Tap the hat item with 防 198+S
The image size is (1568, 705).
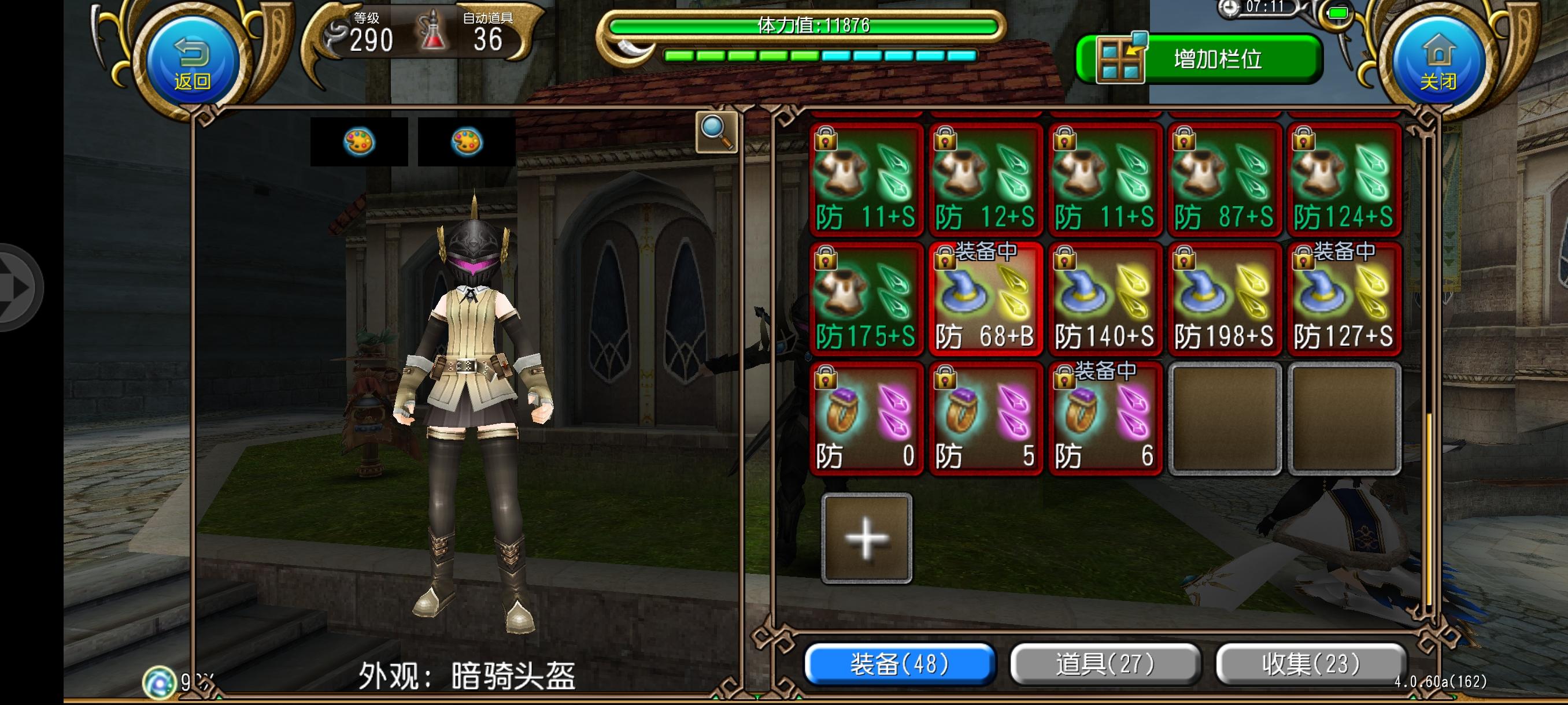(1222, 301)
